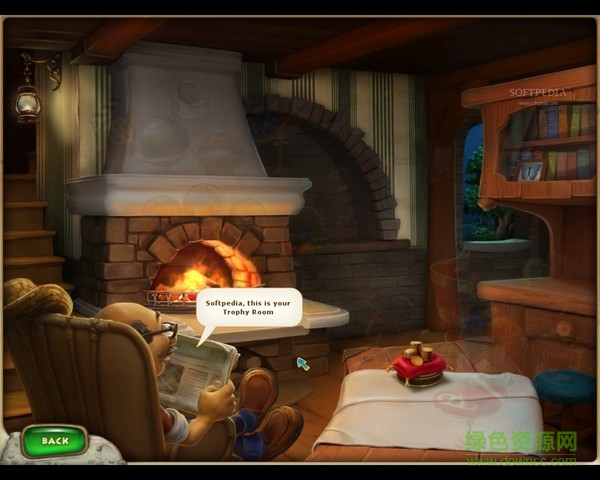Go back using the green Back button
Image resolution: width=600 pixels, height=480 pixels.
point(55,441)
